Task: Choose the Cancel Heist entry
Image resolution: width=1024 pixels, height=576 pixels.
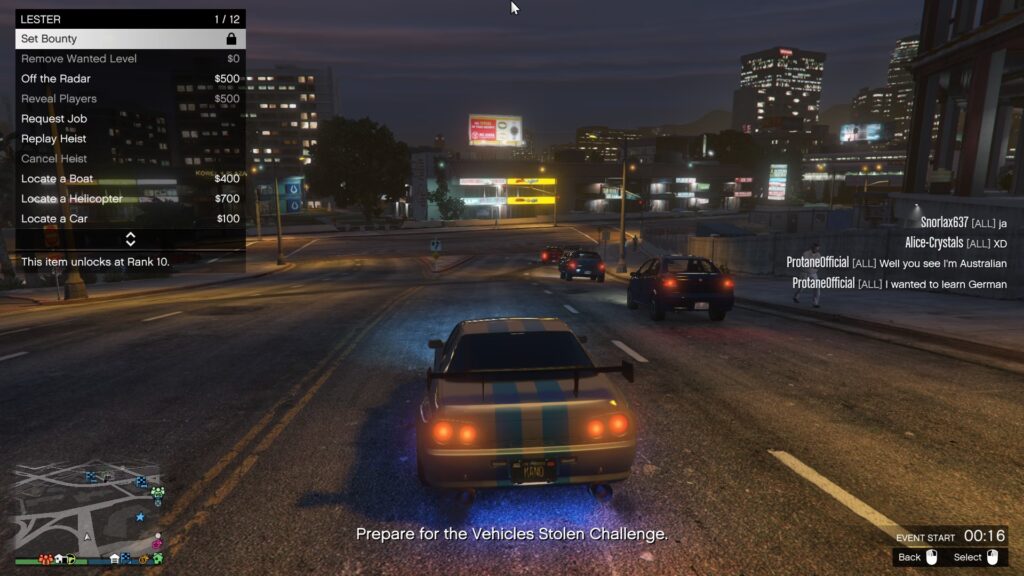Action: click(130, 159)
